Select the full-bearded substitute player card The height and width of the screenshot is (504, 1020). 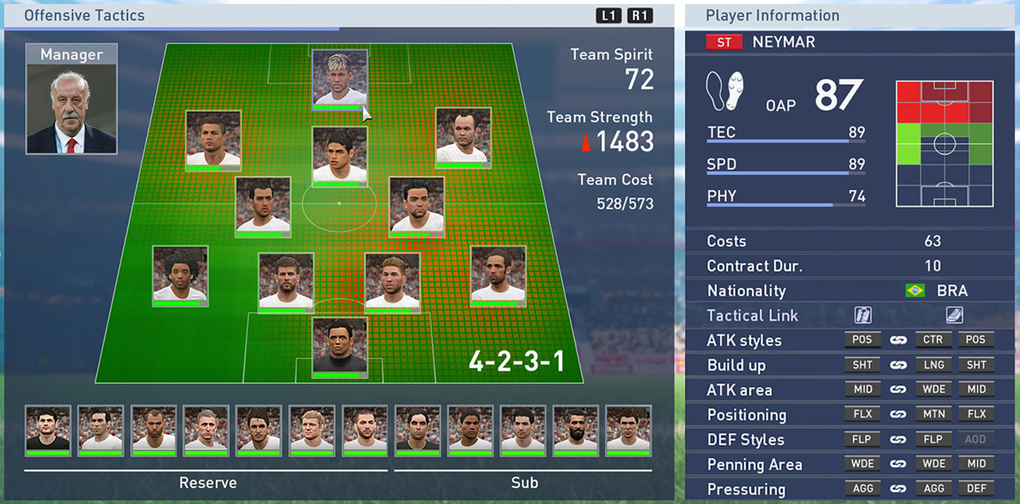pyautogui.click(x=576, y=430)
